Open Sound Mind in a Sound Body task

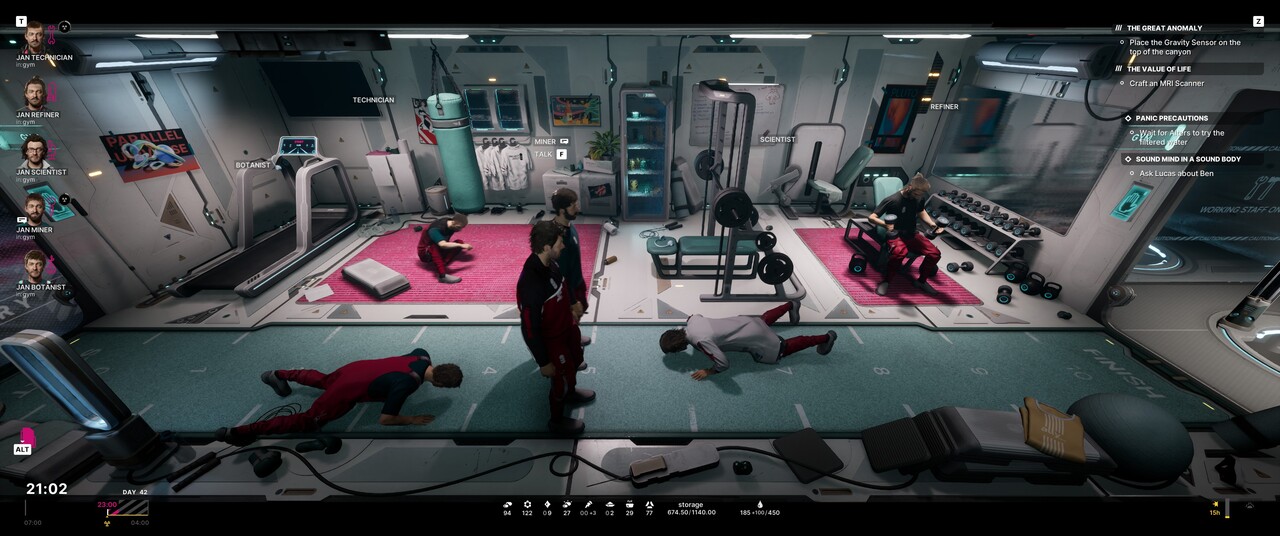click(1187, 159)
